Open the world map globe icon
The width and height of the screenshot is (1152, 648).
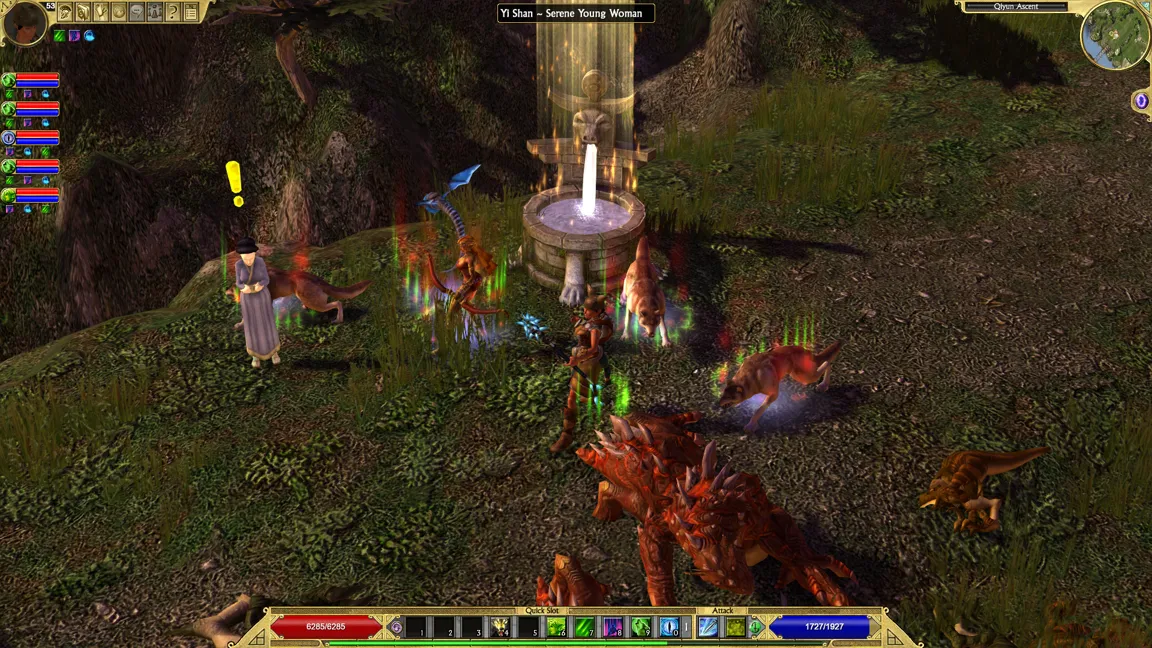click(x=118, y=12)
